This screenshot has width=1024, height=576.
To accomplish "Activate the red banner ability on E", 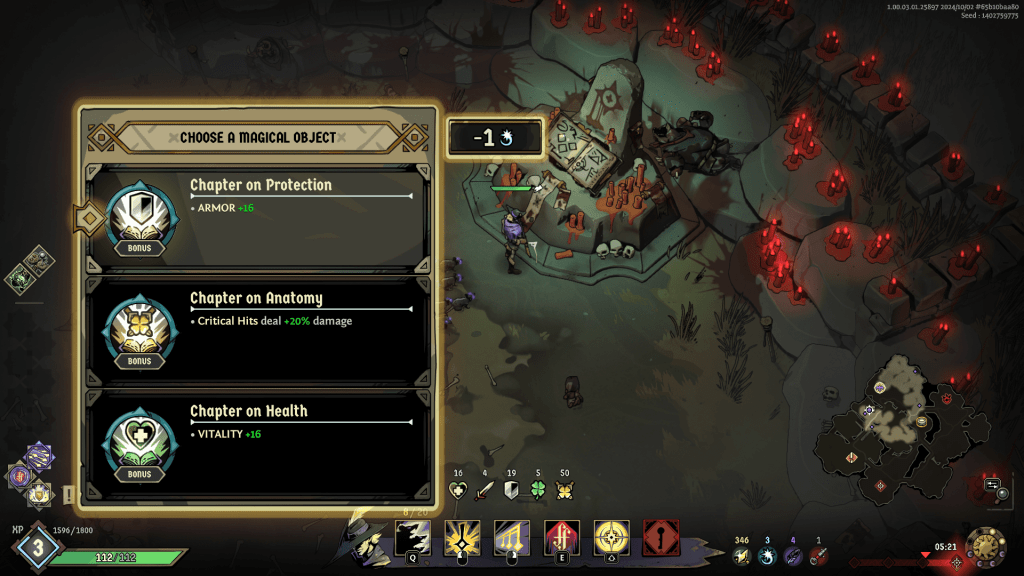I will tap(561, 538).
